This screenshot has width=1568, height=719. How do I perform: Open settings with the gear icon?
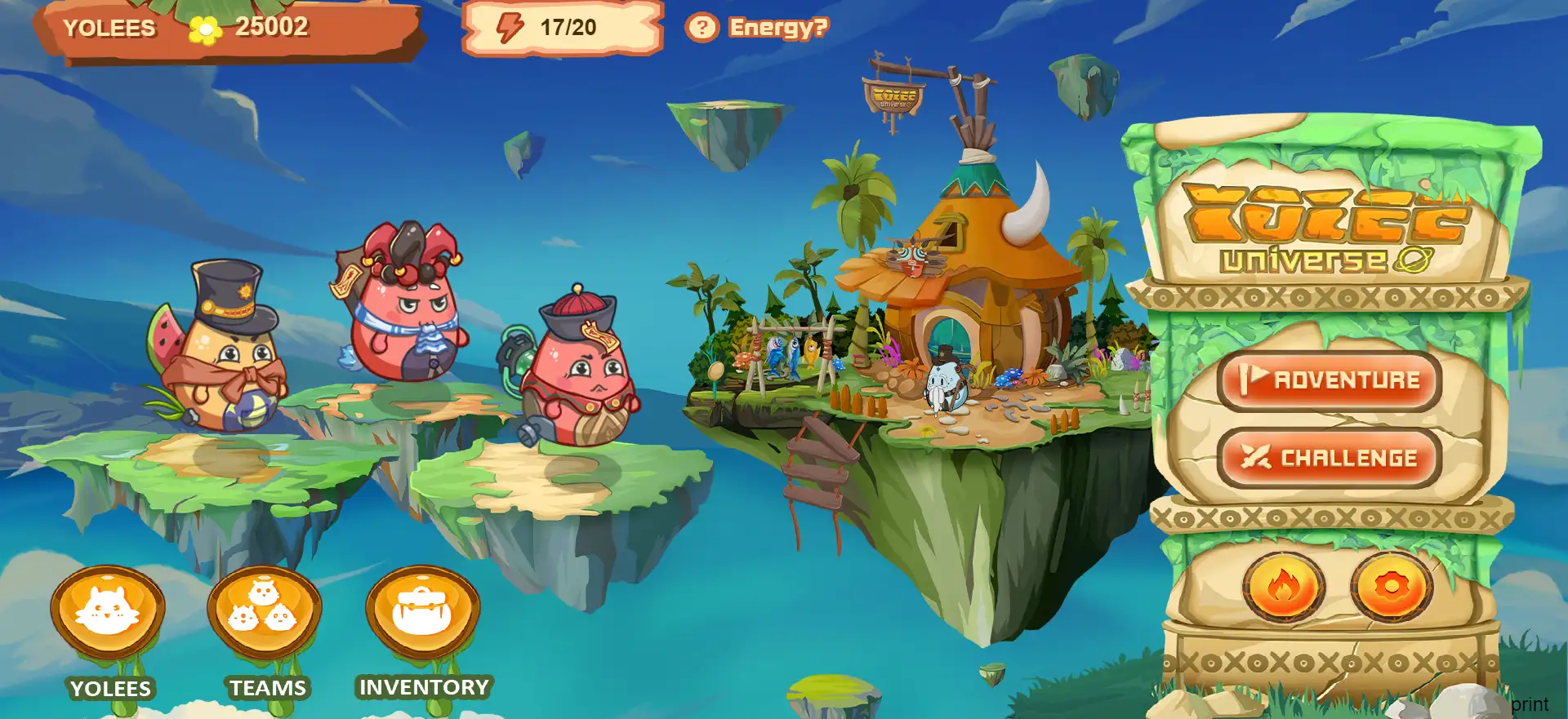[x=1392, y=587]
